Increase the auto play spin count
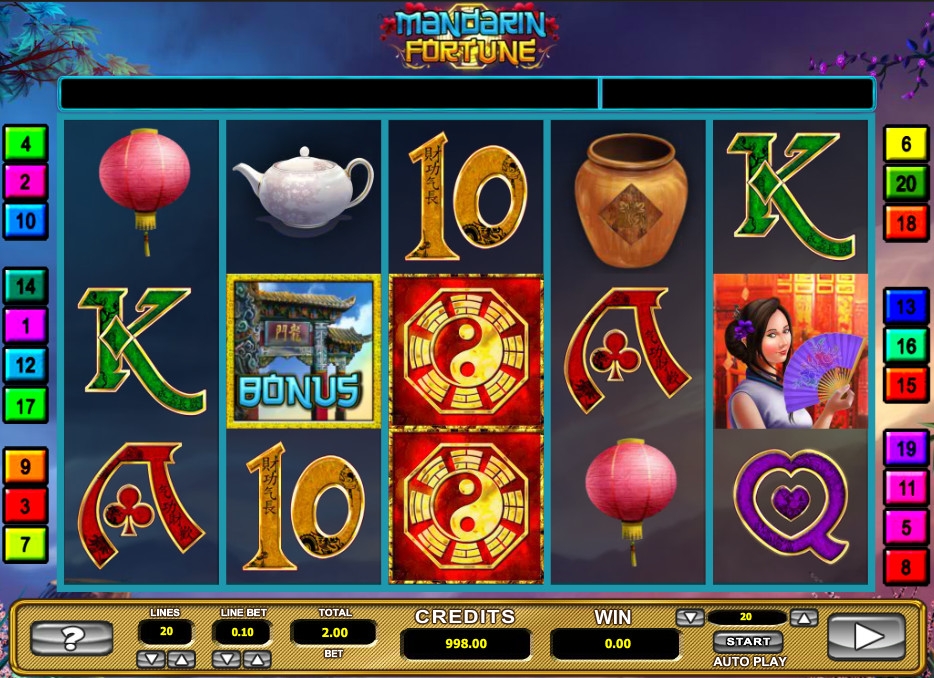This screenshot has width=934, height=678. 805,618
